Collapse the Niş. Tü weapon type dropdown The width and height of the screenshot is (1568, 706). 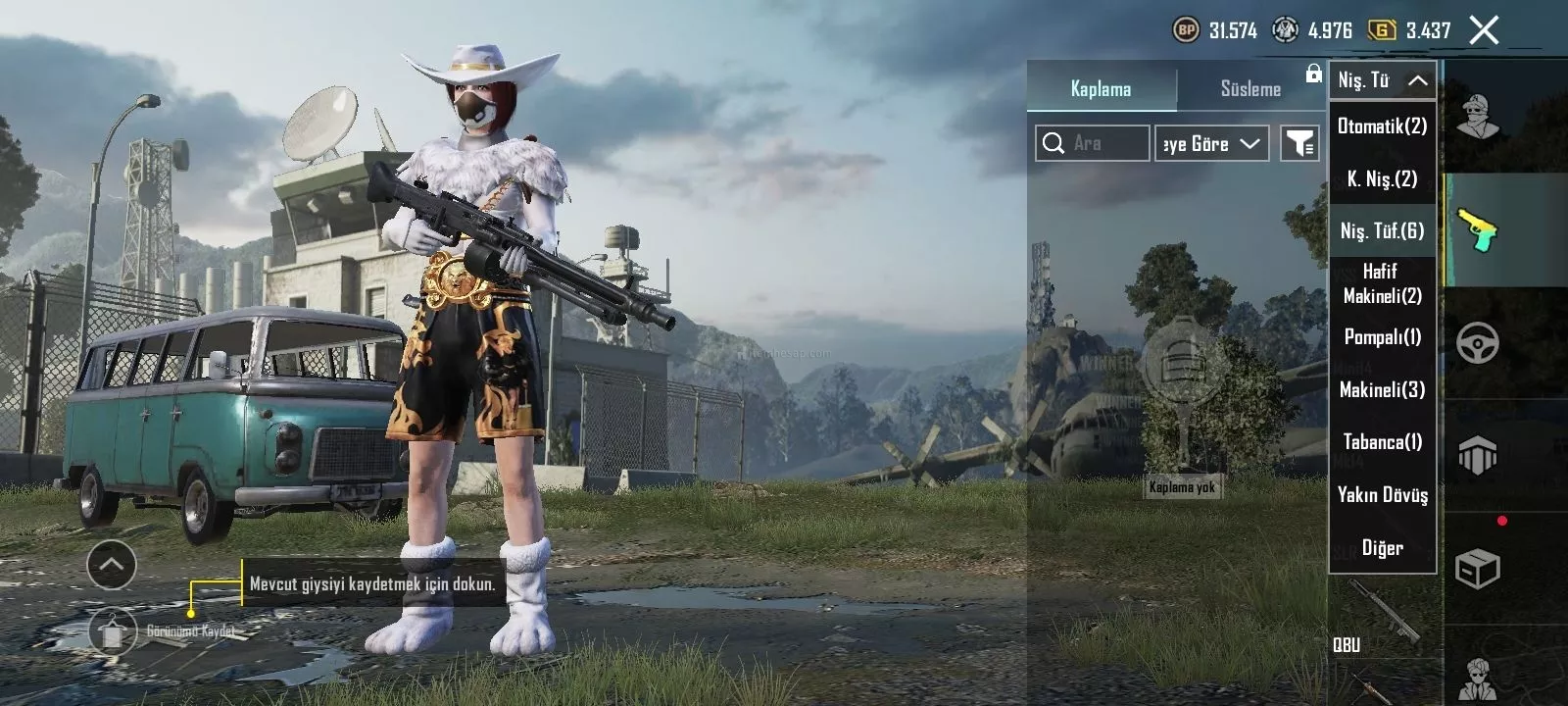[x=1382, y=80]
